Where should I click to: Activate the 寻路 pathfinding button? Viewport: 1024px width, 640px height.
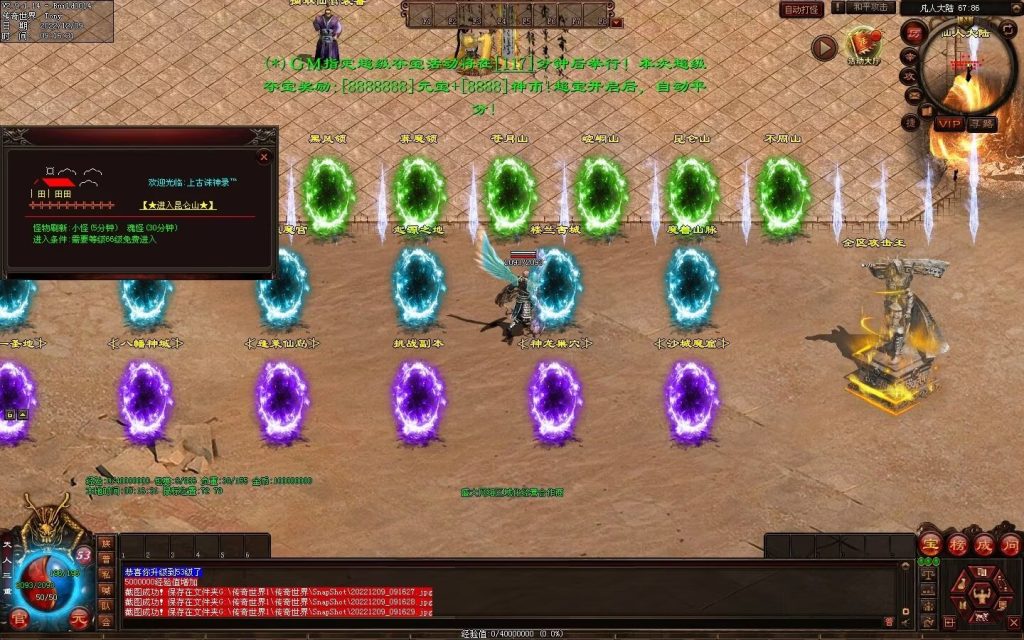pos(982,123)
